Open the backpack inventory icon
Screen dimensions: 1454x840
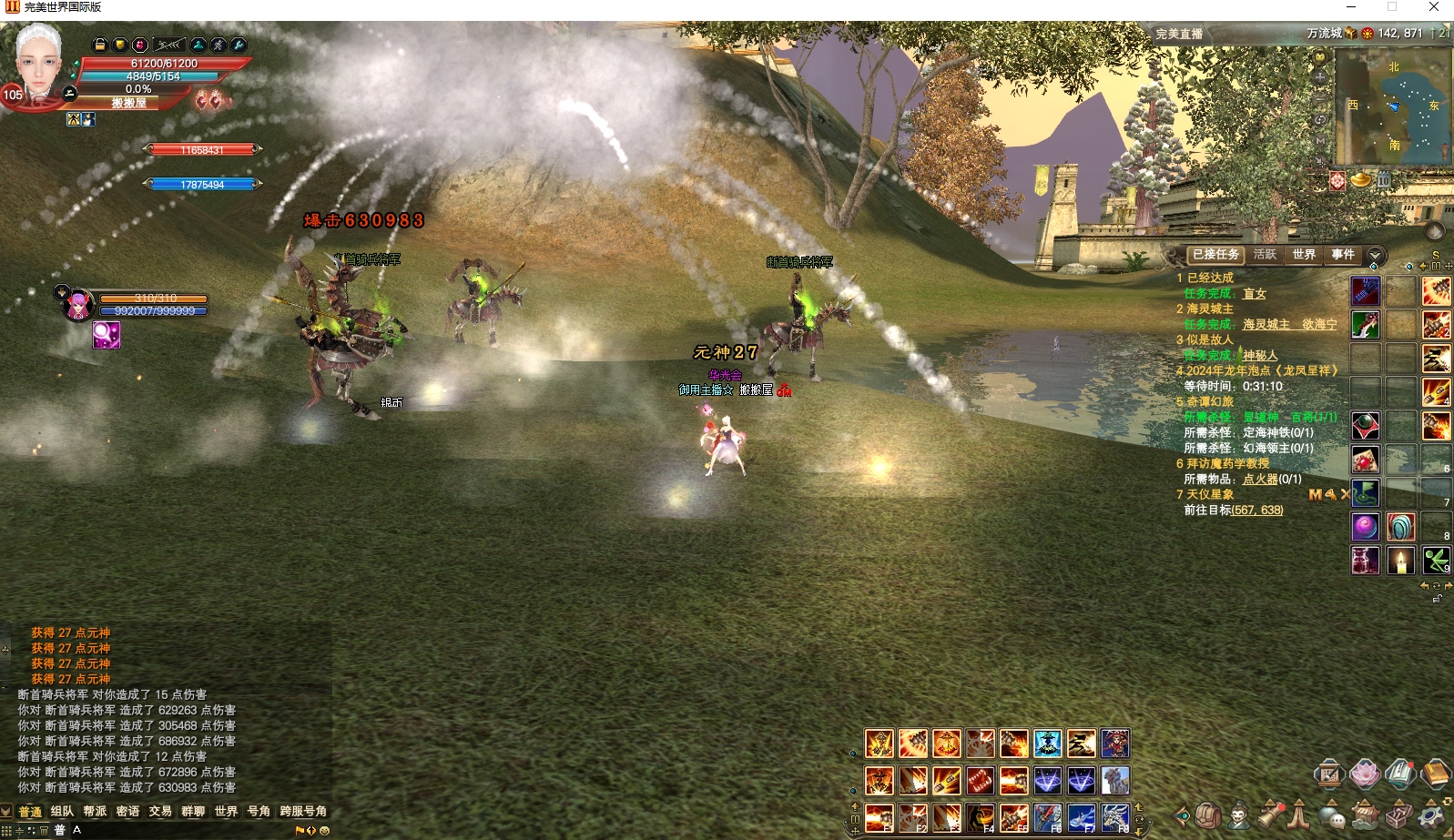point(1207,815)
